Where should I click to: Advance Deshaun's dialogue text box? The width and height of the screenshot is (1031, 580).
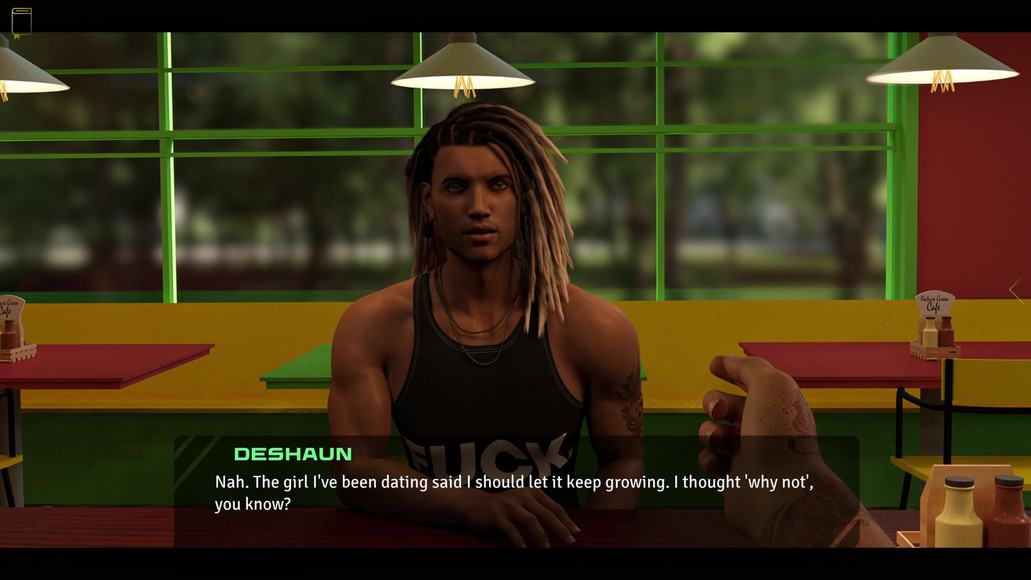[515, 492]
